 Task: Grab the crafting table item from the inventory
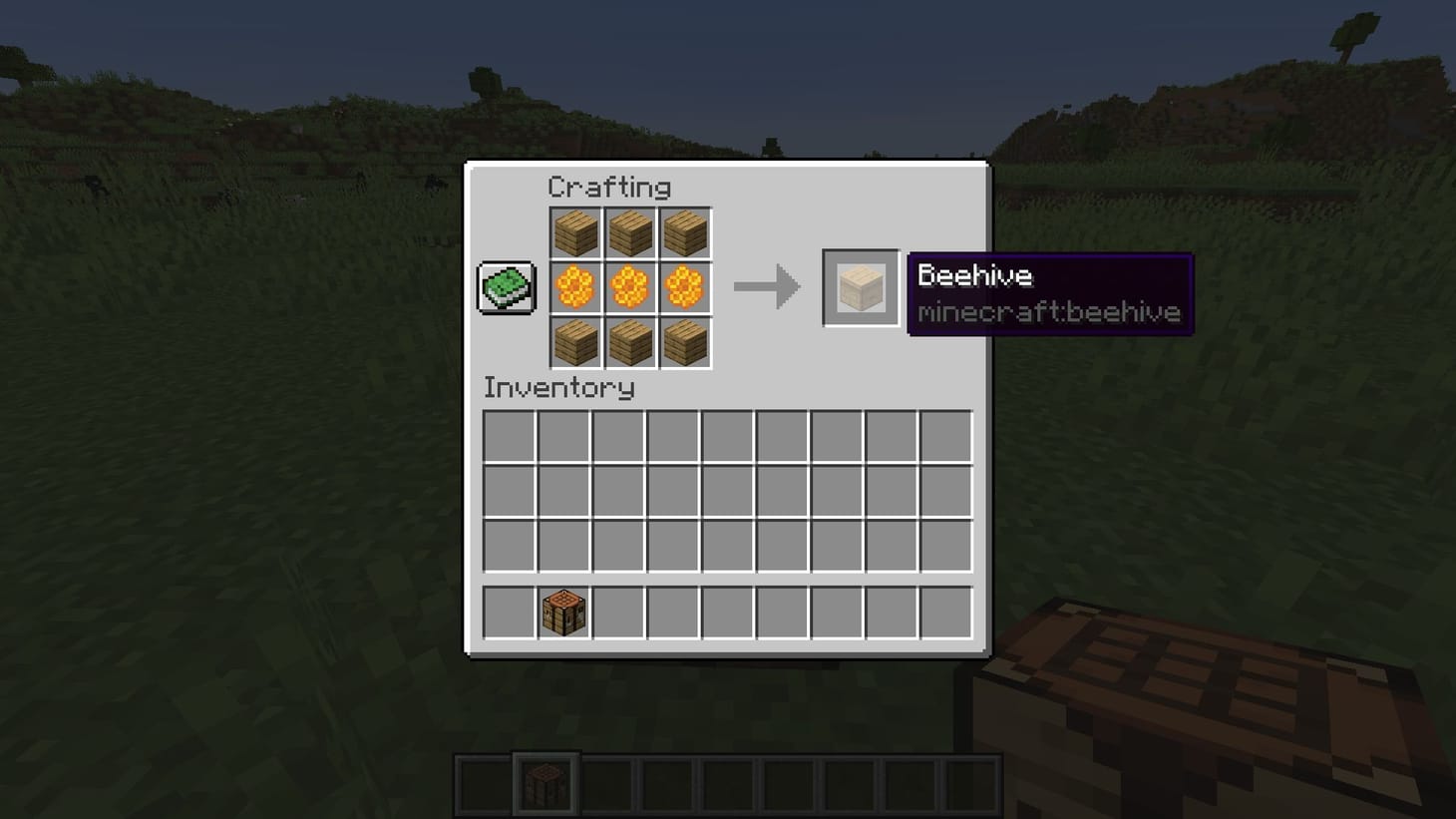tap(564, 613)
